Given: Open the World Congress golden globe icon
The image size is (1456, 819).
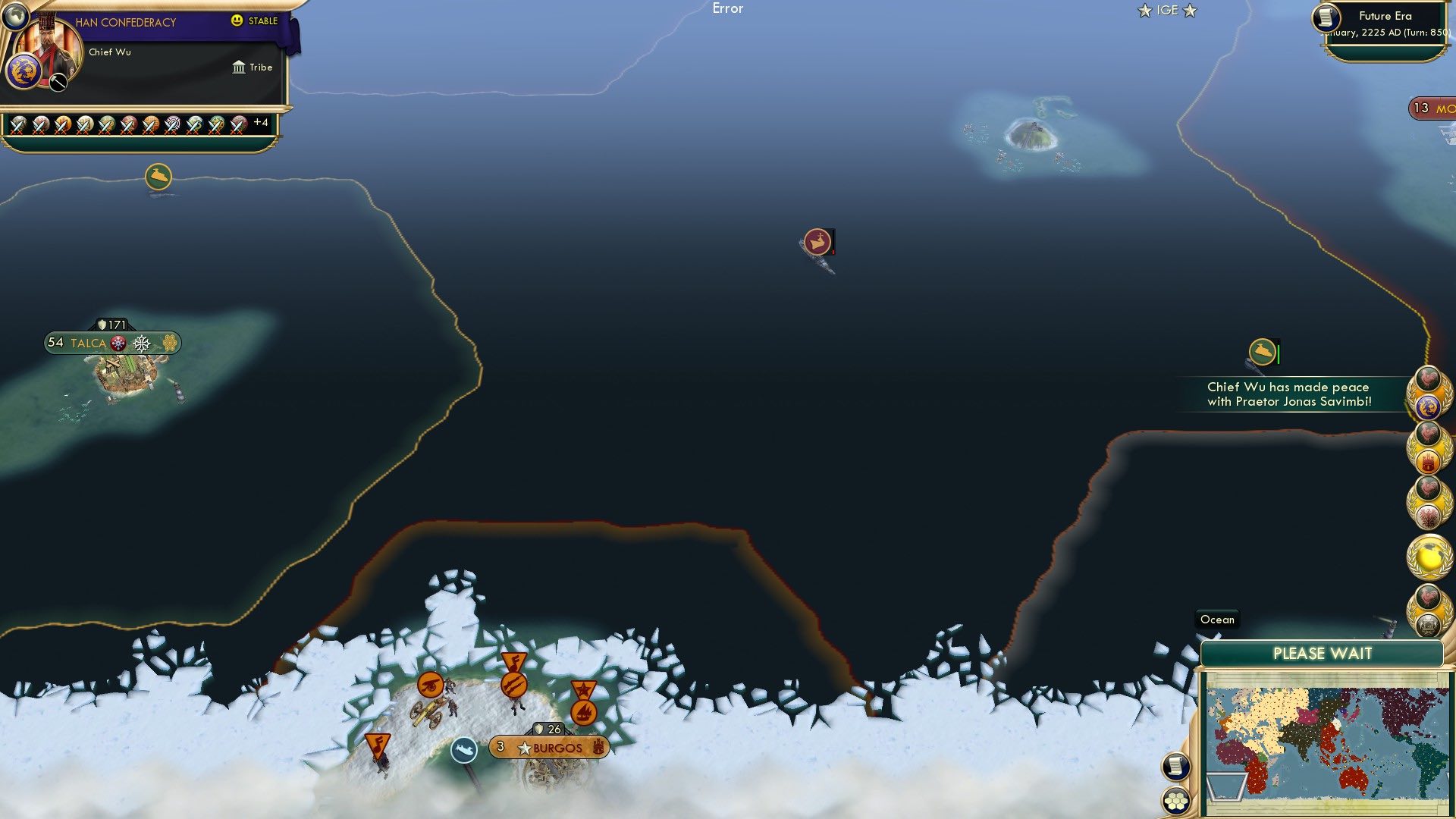Looking at the screenshot, I should pyautogui.click(x=1429, y=557).
